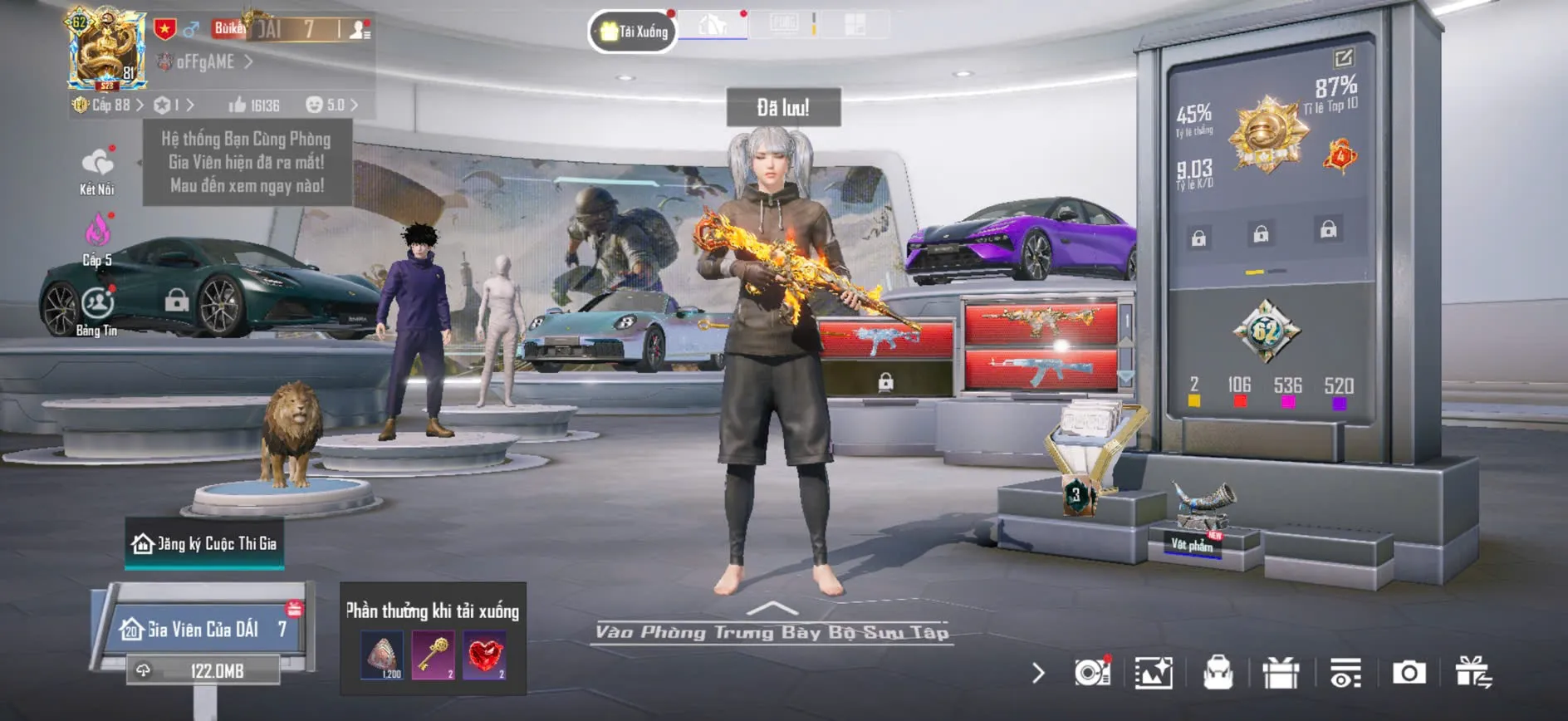
Task: Expand the bottom toolbar arrow
Action: [x=1038, y=673]
